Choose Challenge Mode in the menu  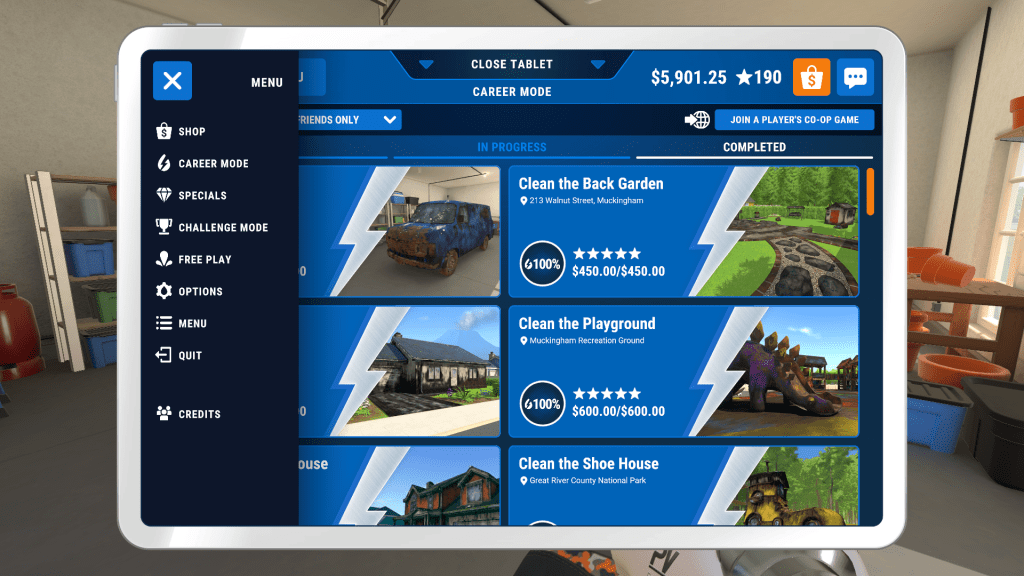click(x=222, y=228)
